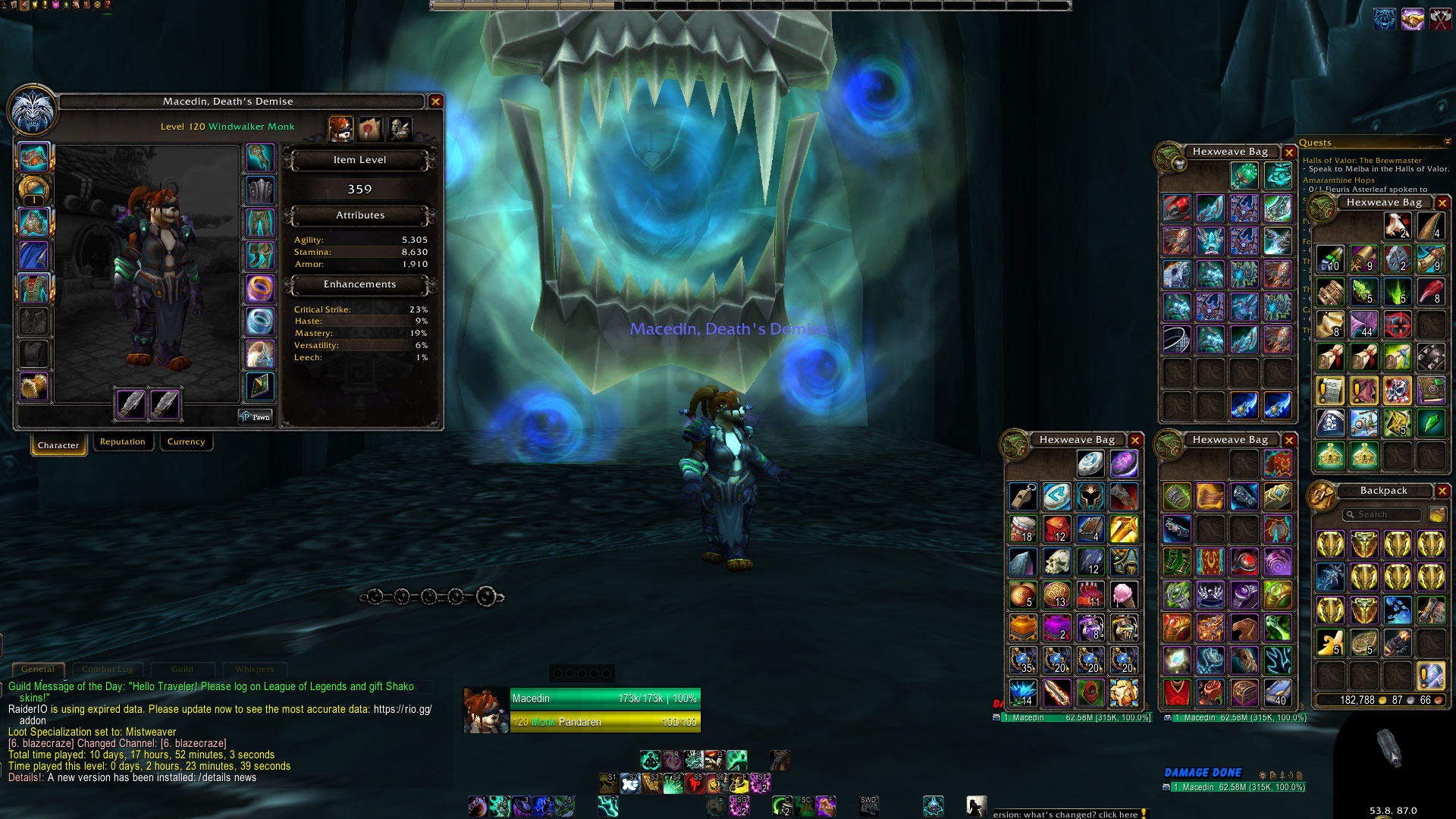Show the Whispers chat tab
1456x819 pixels.
tap(254, 670)
